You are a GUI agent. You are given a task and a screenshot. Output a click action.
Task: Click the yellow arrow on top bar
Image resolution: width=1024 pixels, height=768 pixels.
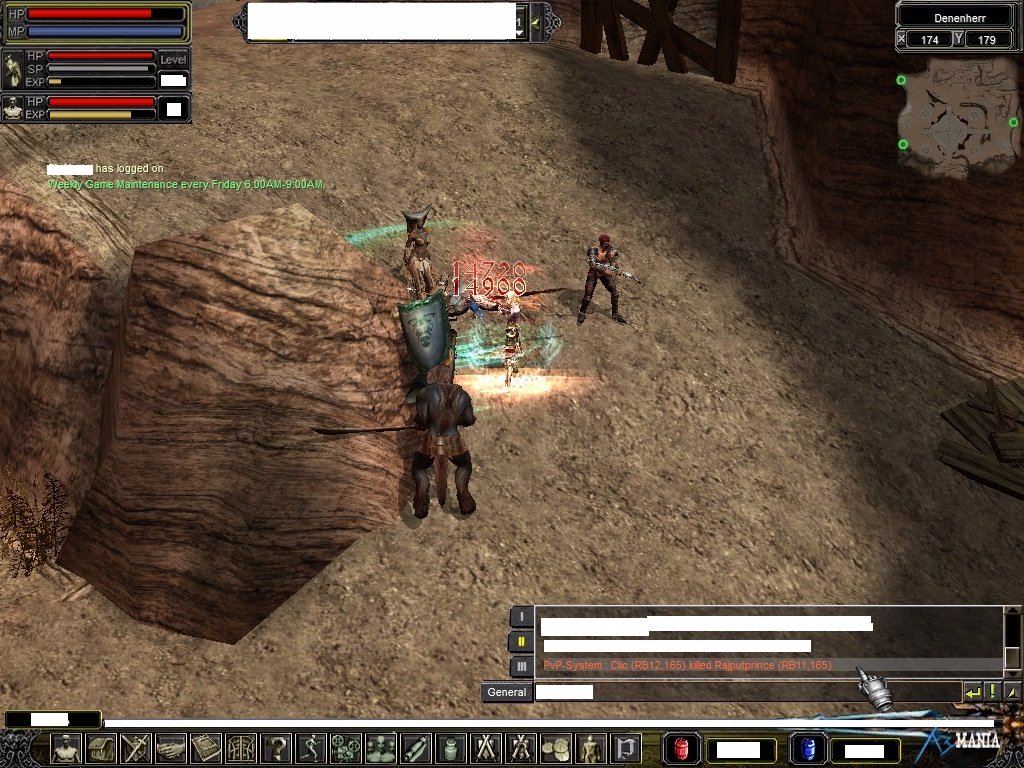coord(538,22)
